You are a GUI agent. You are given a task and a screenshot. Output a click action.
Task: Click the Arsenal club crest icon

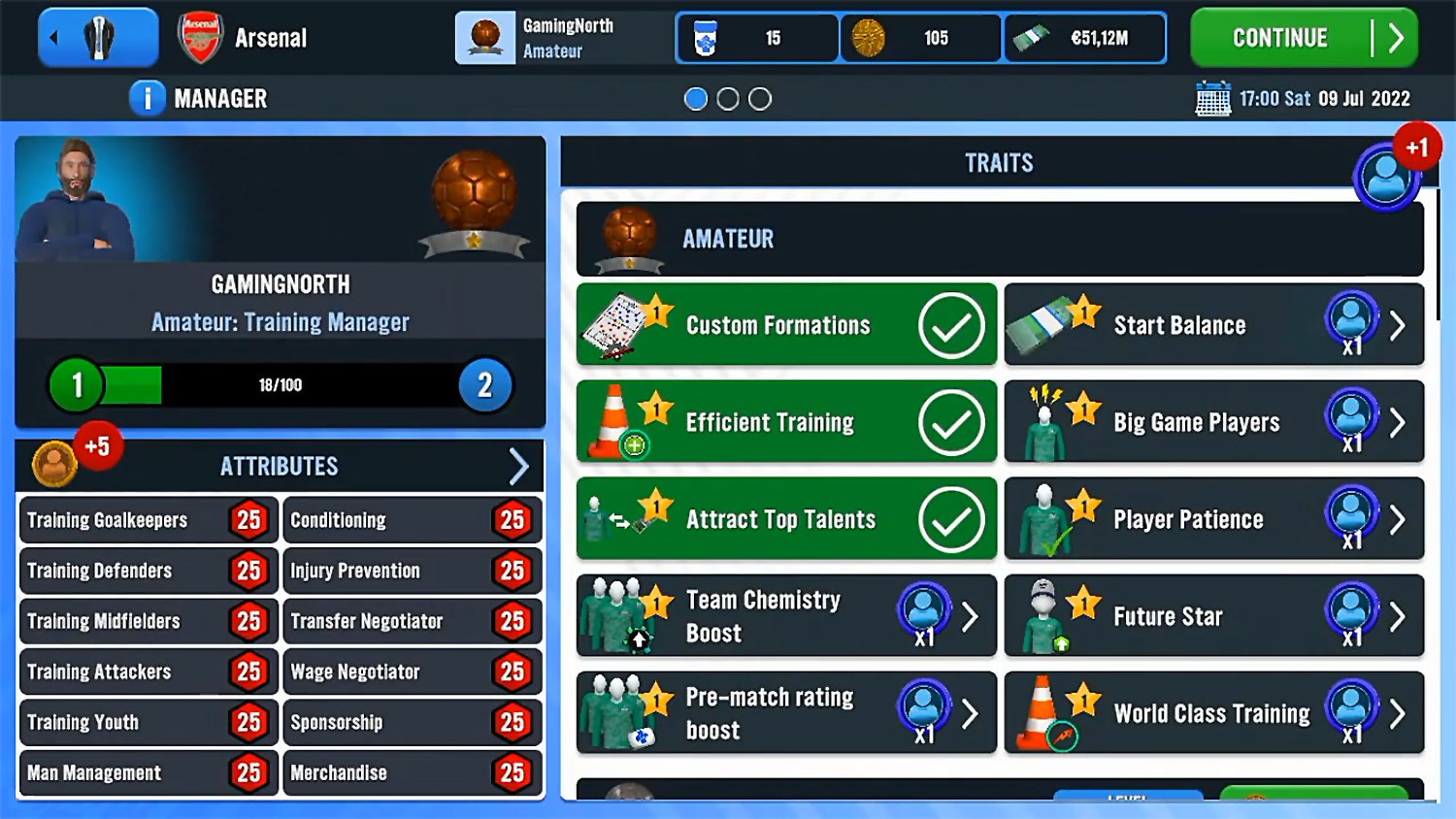pyautogui.click(x=199, y=36)
